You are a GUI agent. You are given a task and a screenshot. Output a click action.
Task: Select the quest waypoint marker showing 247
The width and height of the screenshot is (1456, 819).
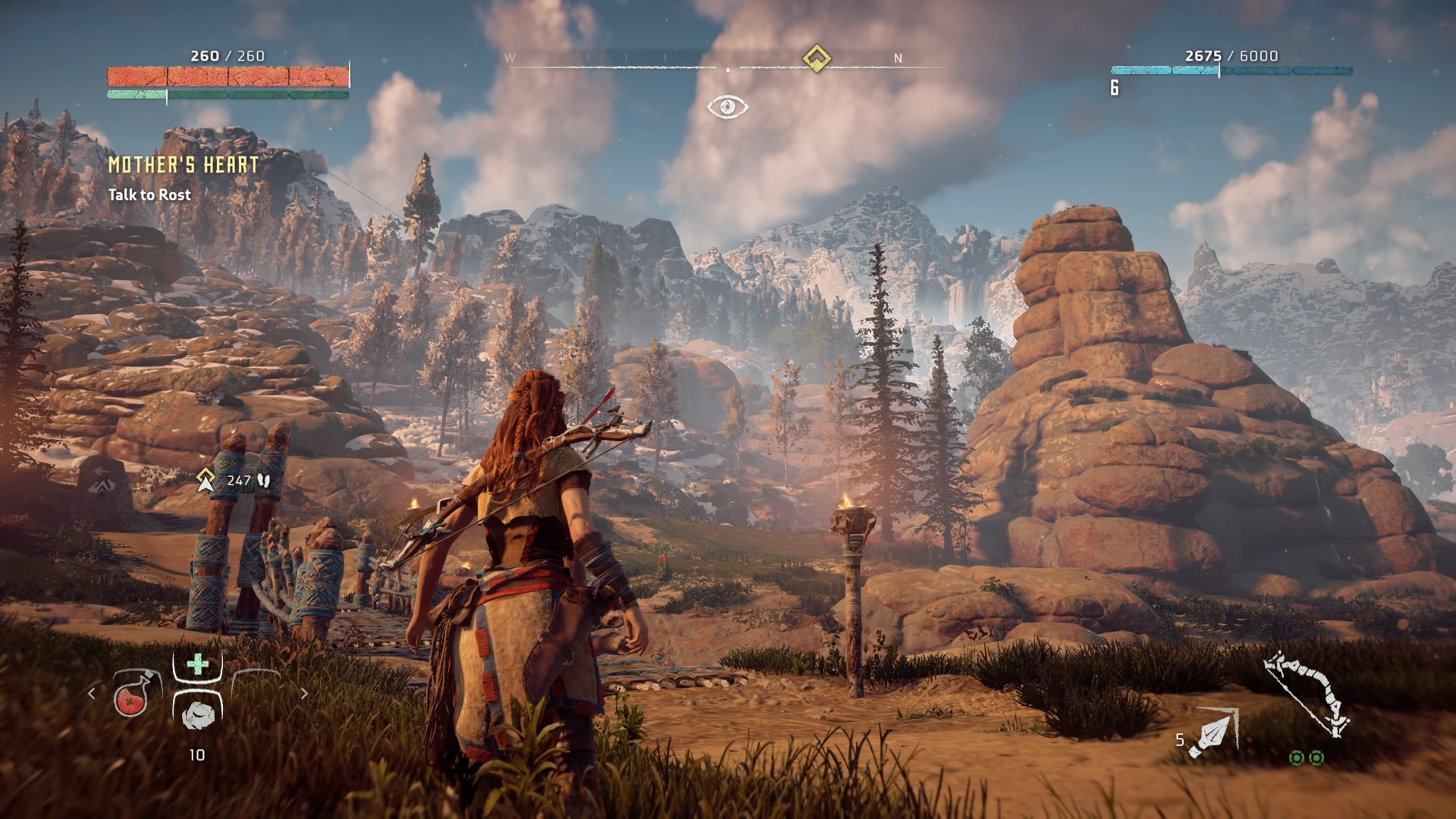pyautogui.click(x=206, y=479)
